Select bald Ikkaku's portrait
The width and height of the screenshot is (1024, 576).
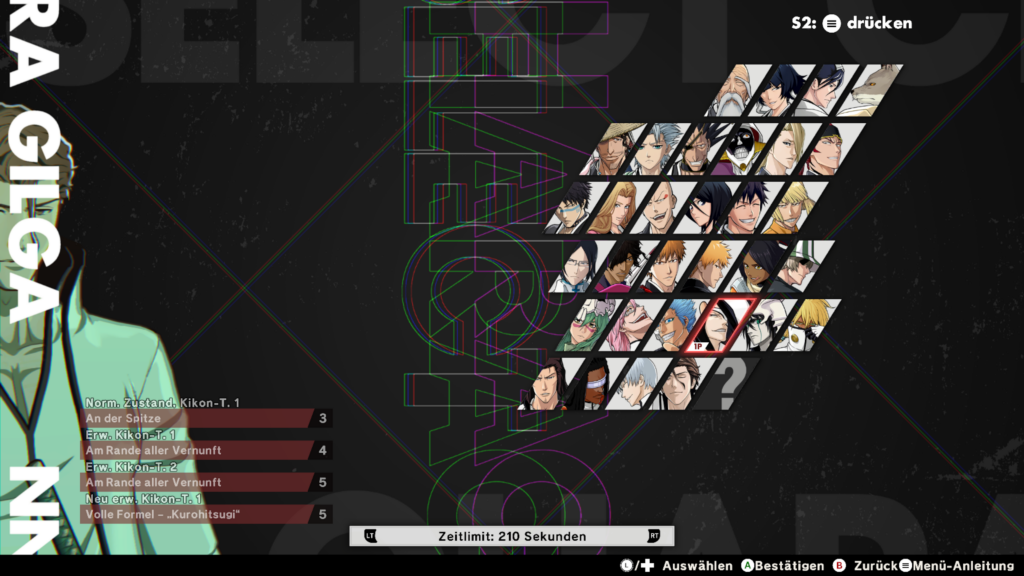656,207
